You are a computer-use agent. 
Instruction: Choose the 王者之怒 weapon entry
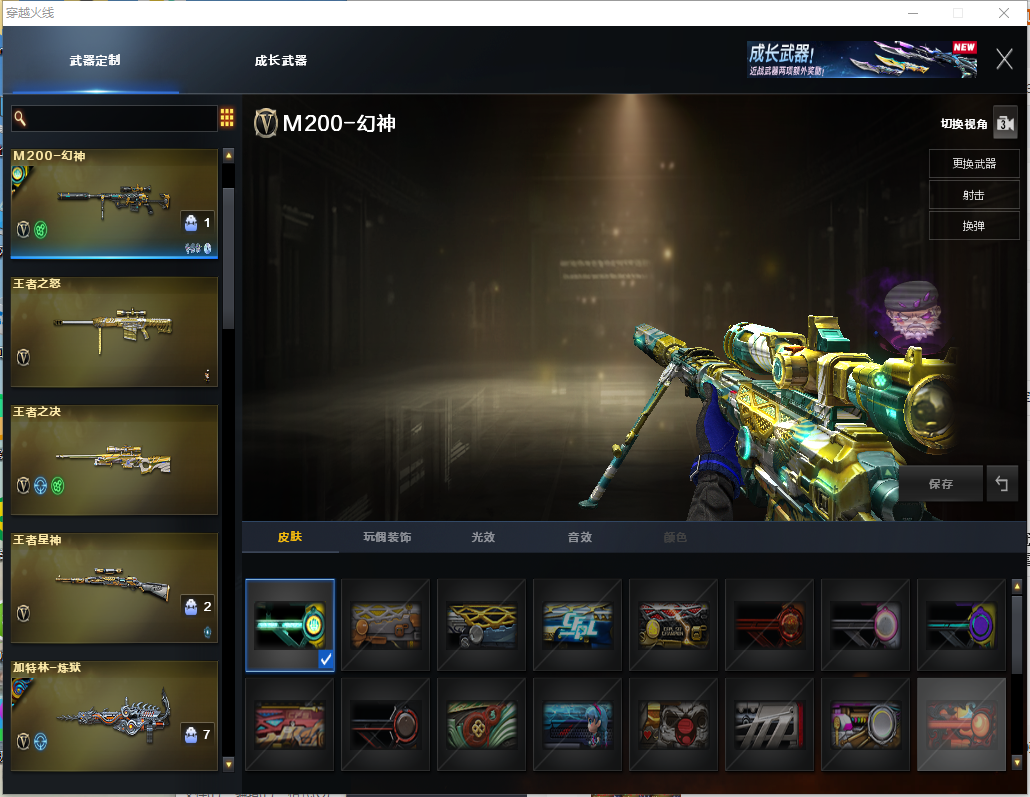click(x=114, y=332)
